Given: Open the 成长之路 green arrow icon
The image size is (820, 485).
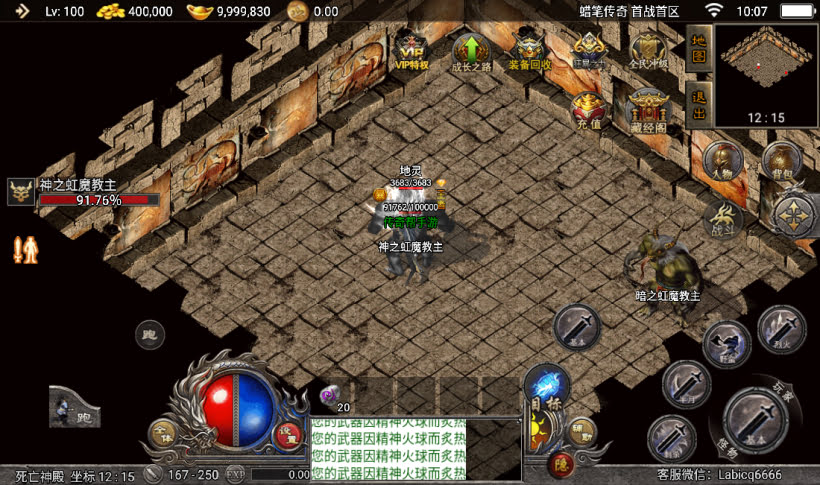Looking at the screenshot, I should pos(471,52).
